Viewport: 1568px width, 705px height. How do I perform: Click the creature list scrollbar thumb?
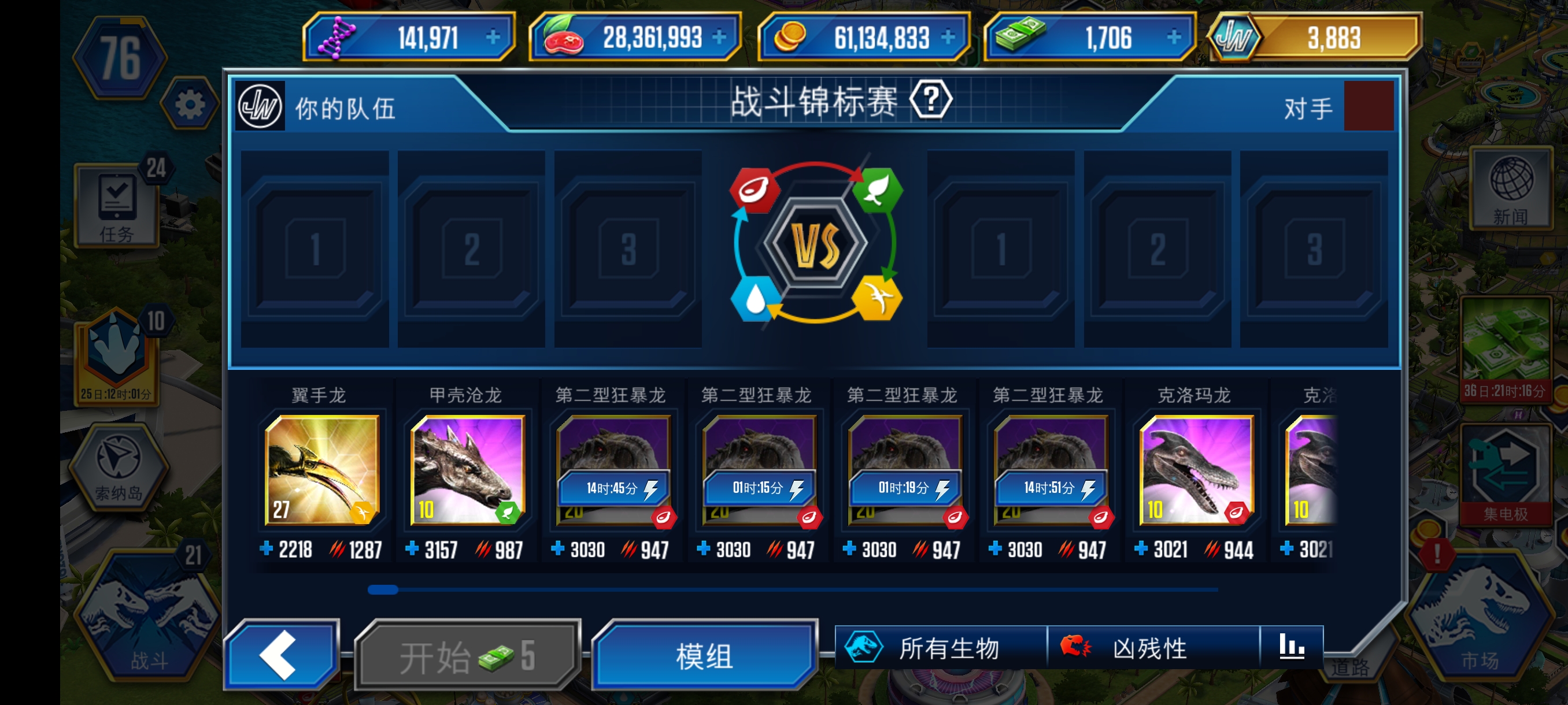pos(383,589)
